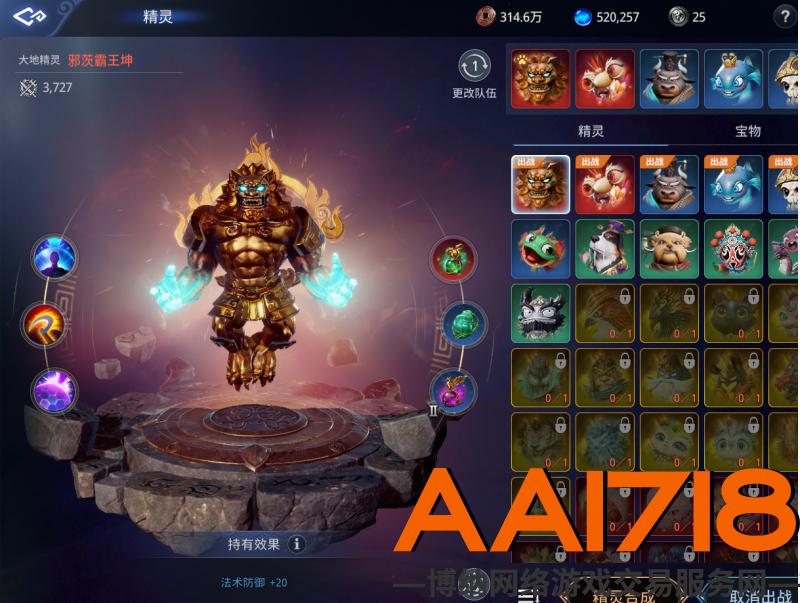
Task: Select the blue crowned fish spirit marked 出战
Action: pyautogui.click(x=733, y=184)
